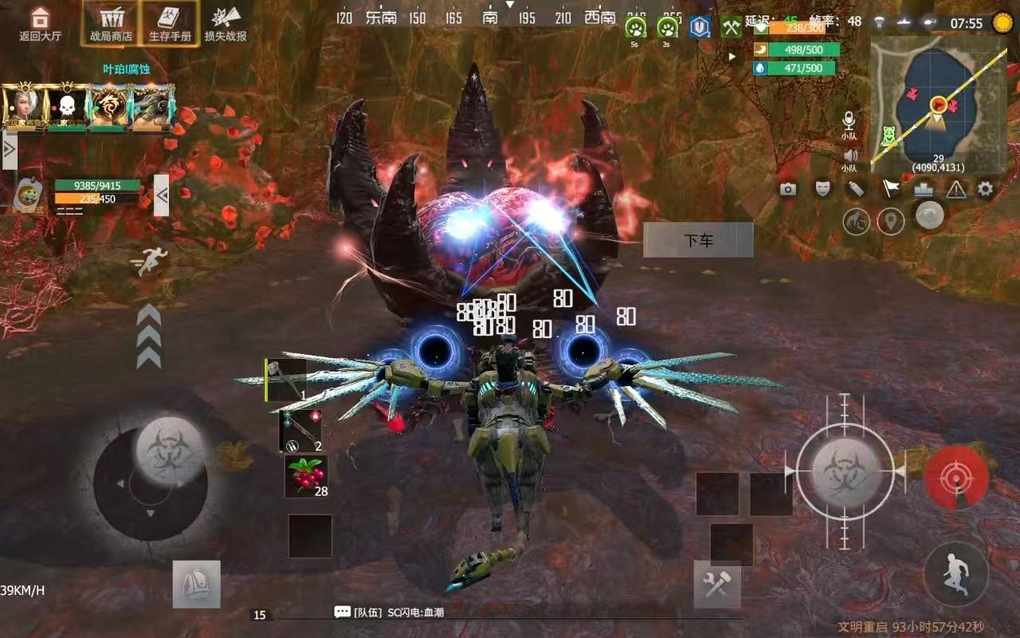The height and width of the screenshot is (638, 1020).
Task: Tap the 下车 dismount button
Action: (x=698, y=240)
